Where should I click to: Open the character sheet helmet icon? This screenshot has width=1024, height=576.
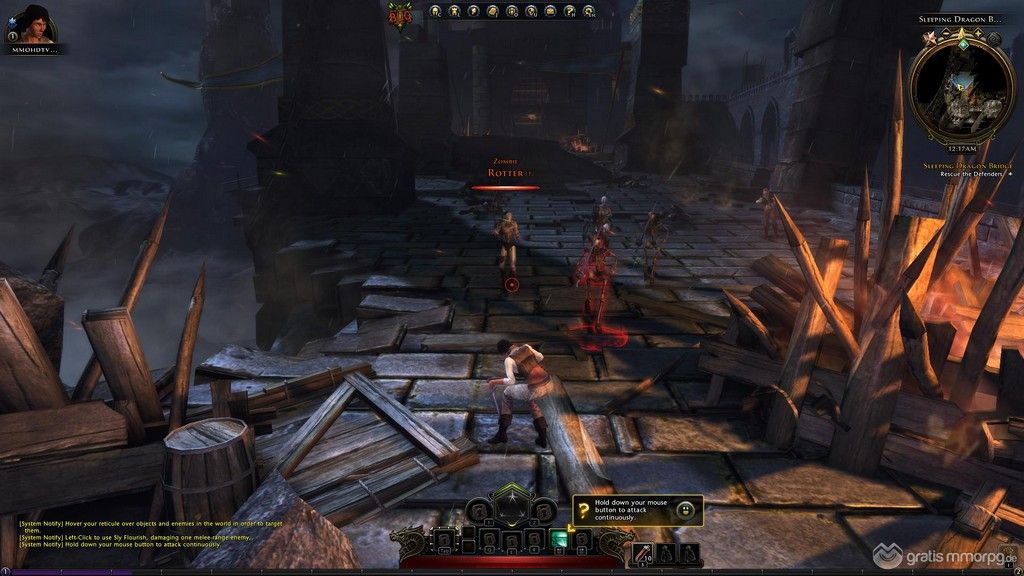[x=435, y=12]
